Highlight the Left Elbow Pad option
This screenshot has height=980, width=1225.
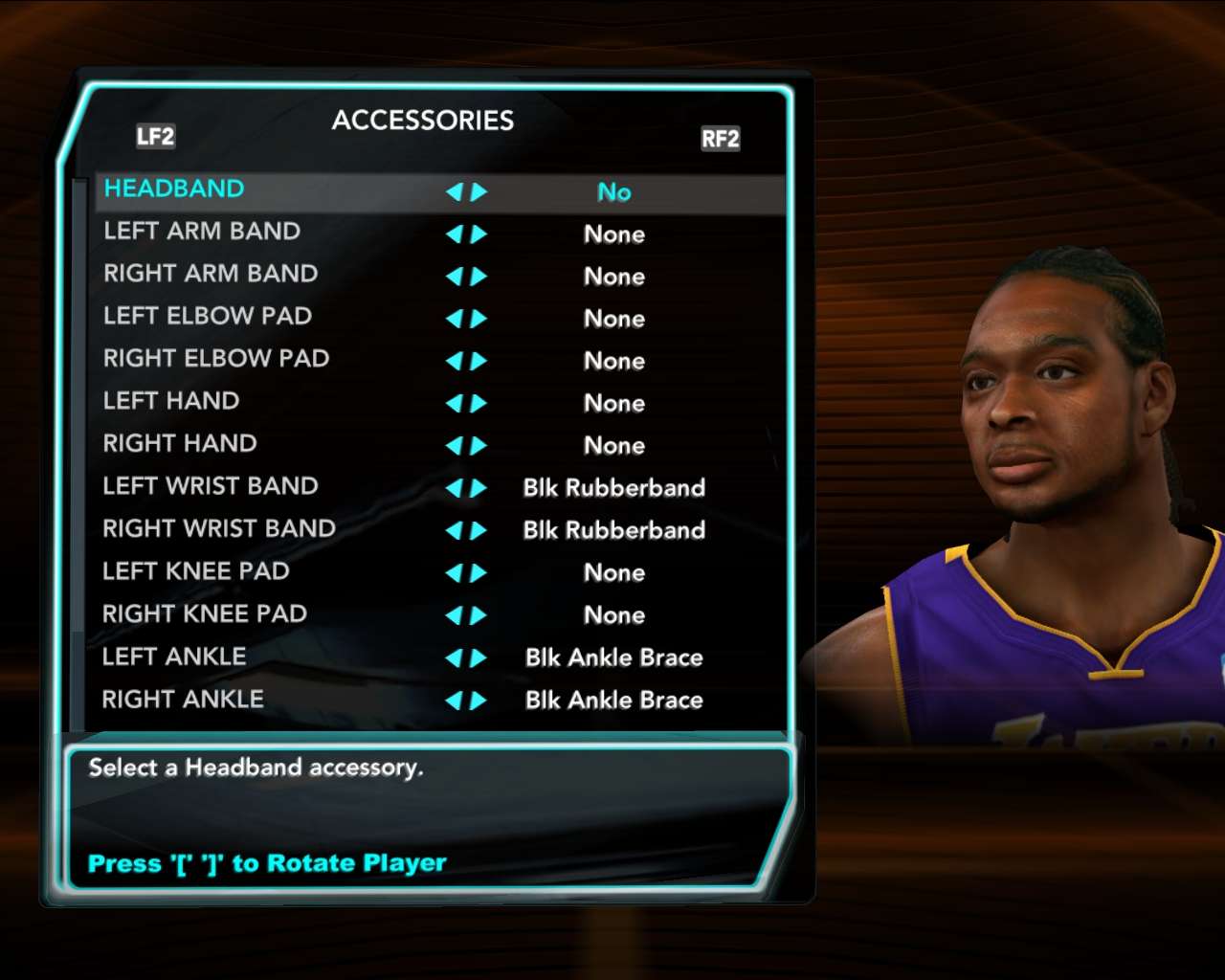(x=208, y=316)
